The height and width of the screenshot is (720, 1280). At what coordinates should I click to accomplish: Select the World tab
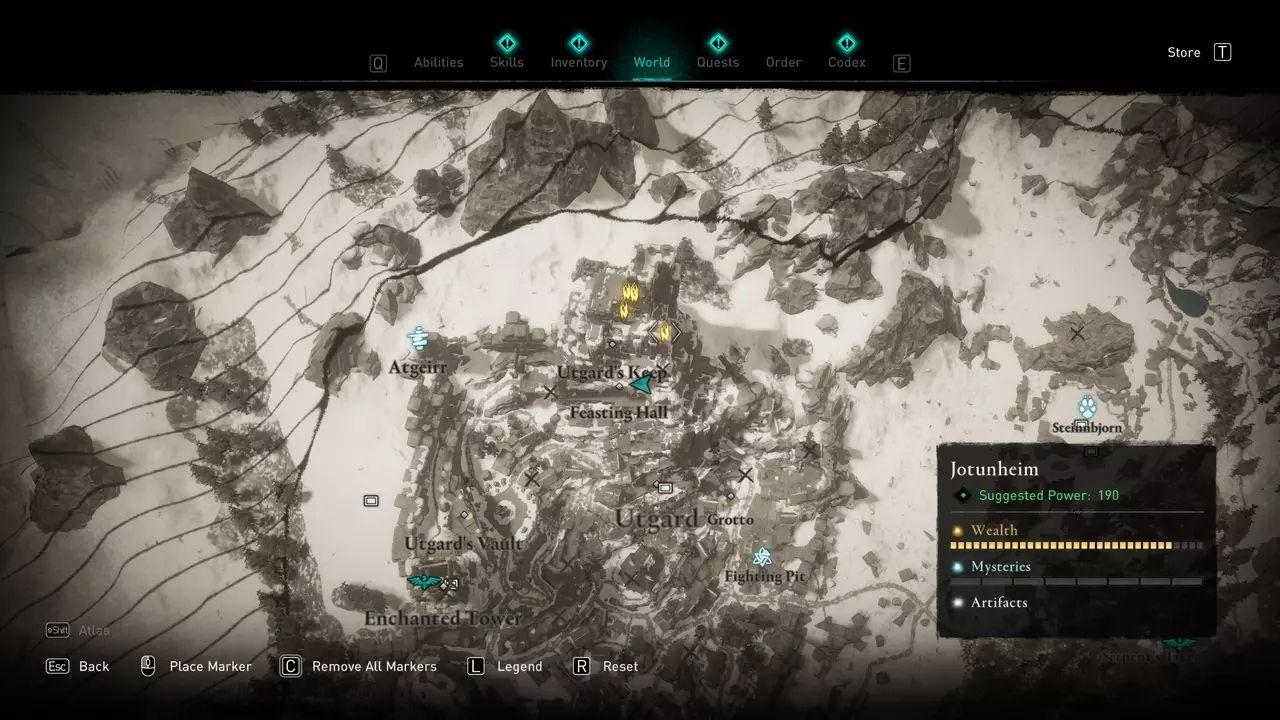(651, 62)
